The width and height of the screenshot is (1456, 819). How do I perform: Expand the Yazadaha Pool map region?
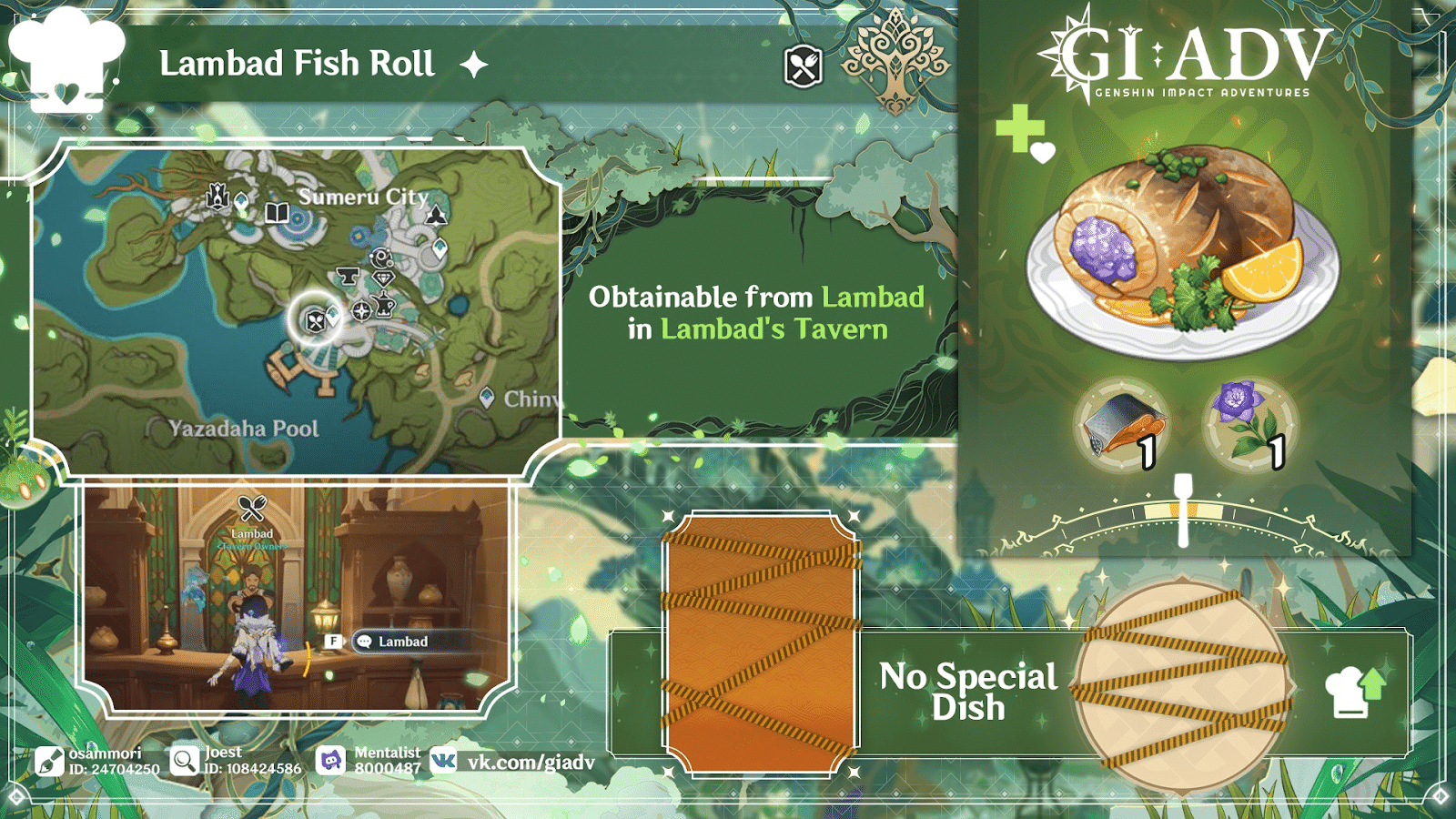pos(246,428)
